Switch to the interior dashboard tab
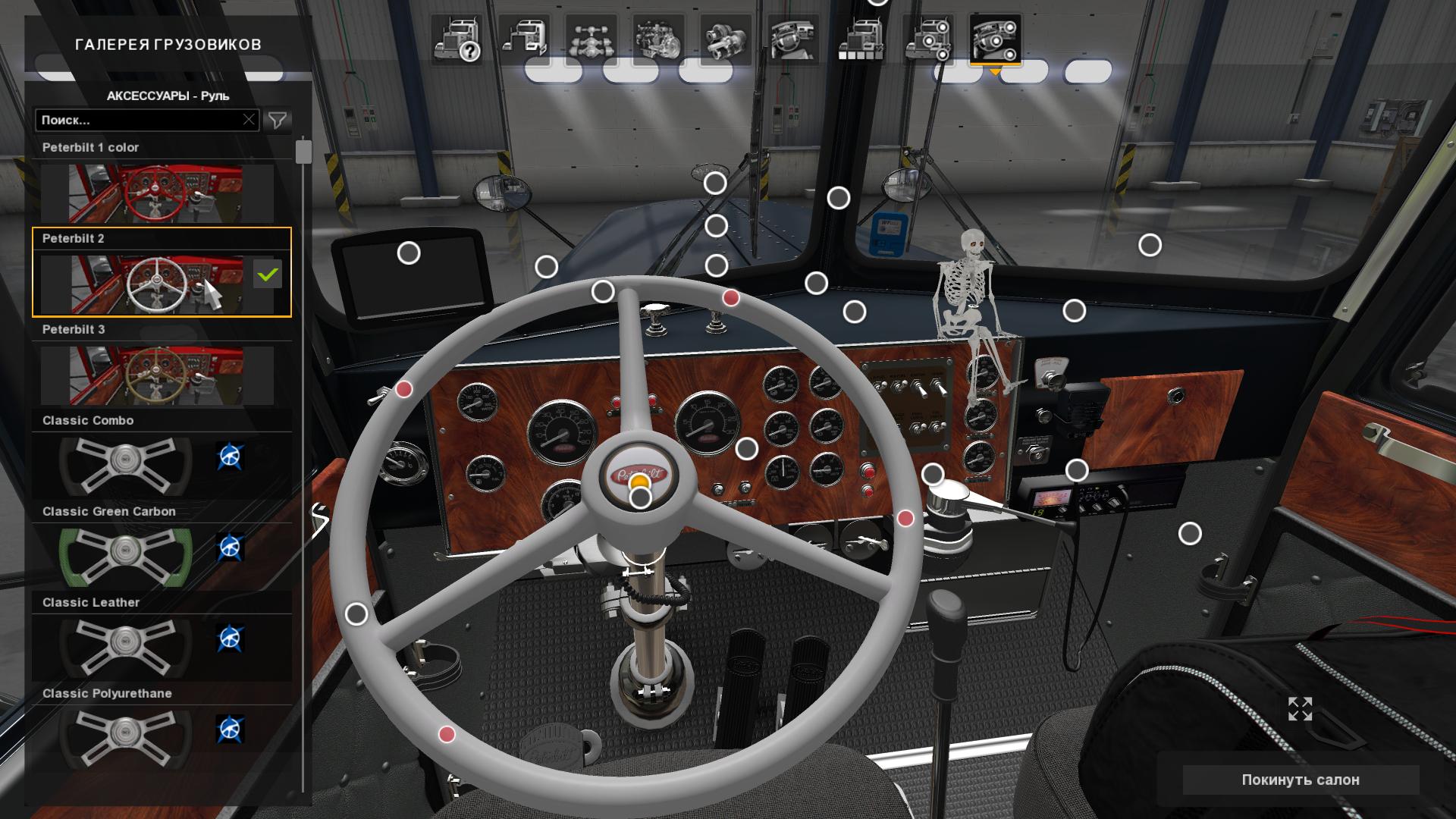The image size is (1456, 819). (x=792, y=39)
